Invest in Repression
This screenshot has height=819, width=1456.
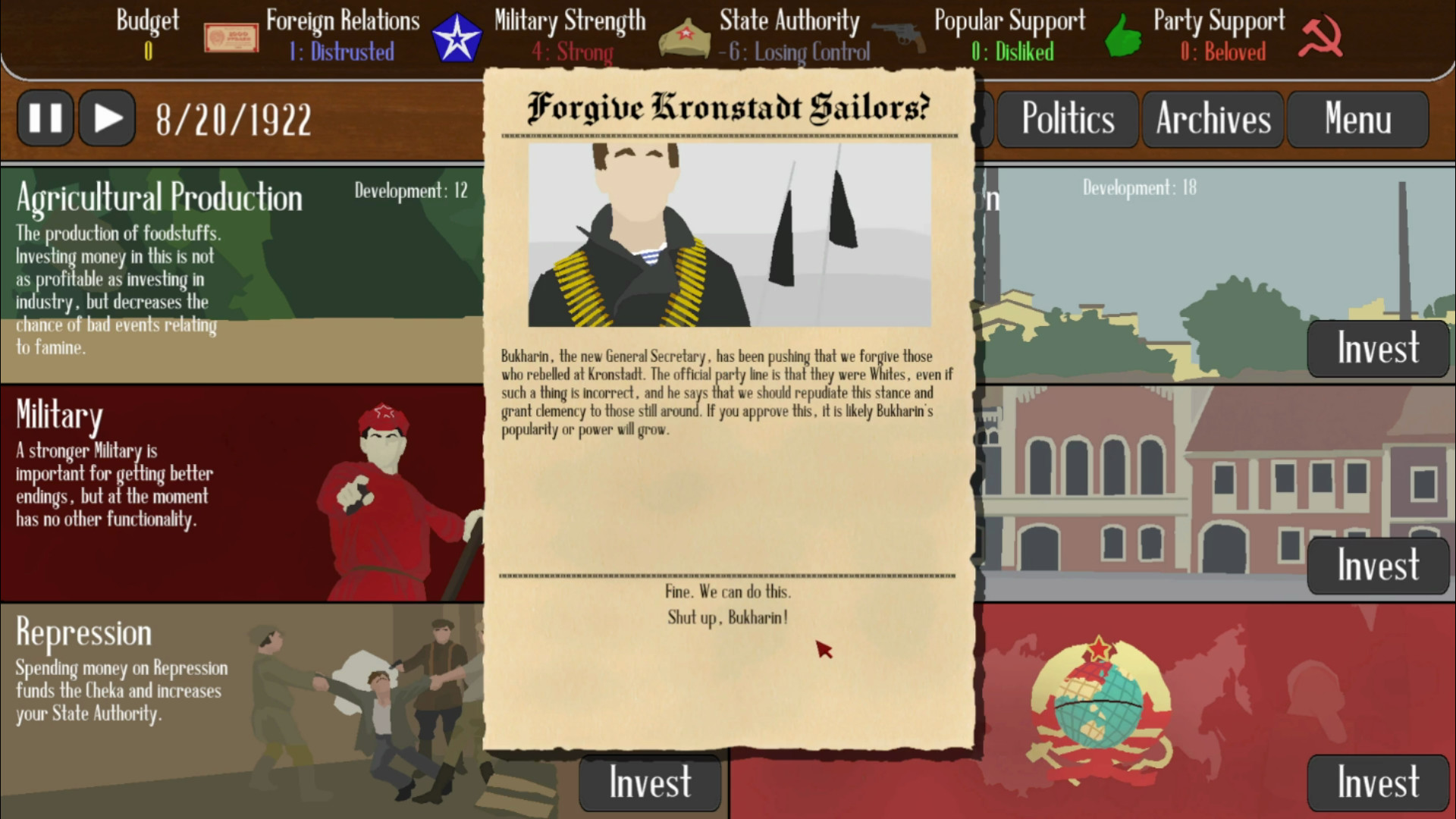[x=650, y=783]
